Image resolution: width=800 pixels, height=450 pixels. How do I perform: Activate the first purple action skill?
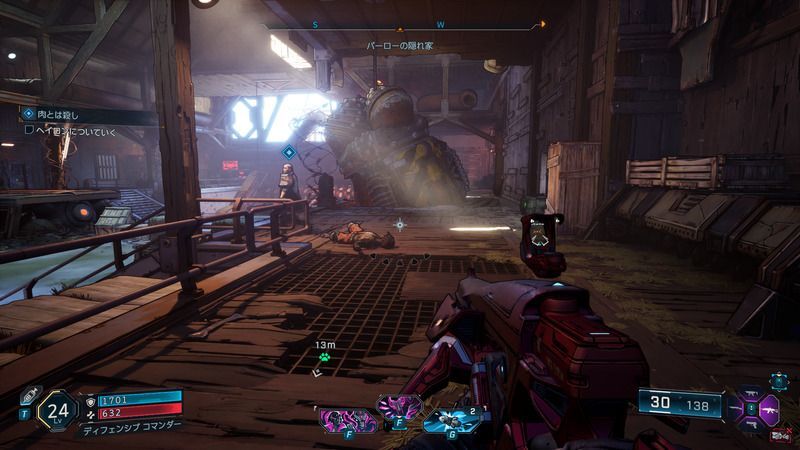(x=338, y=418)
